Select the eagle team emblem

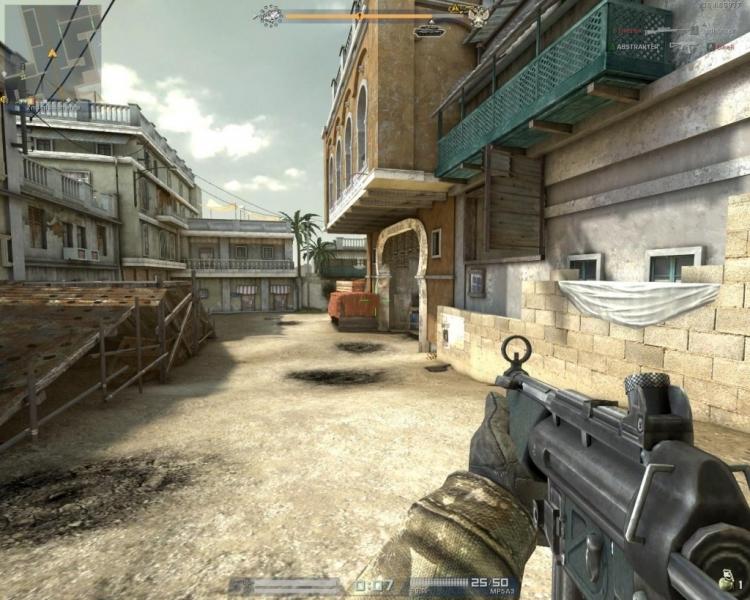(479, 15)
